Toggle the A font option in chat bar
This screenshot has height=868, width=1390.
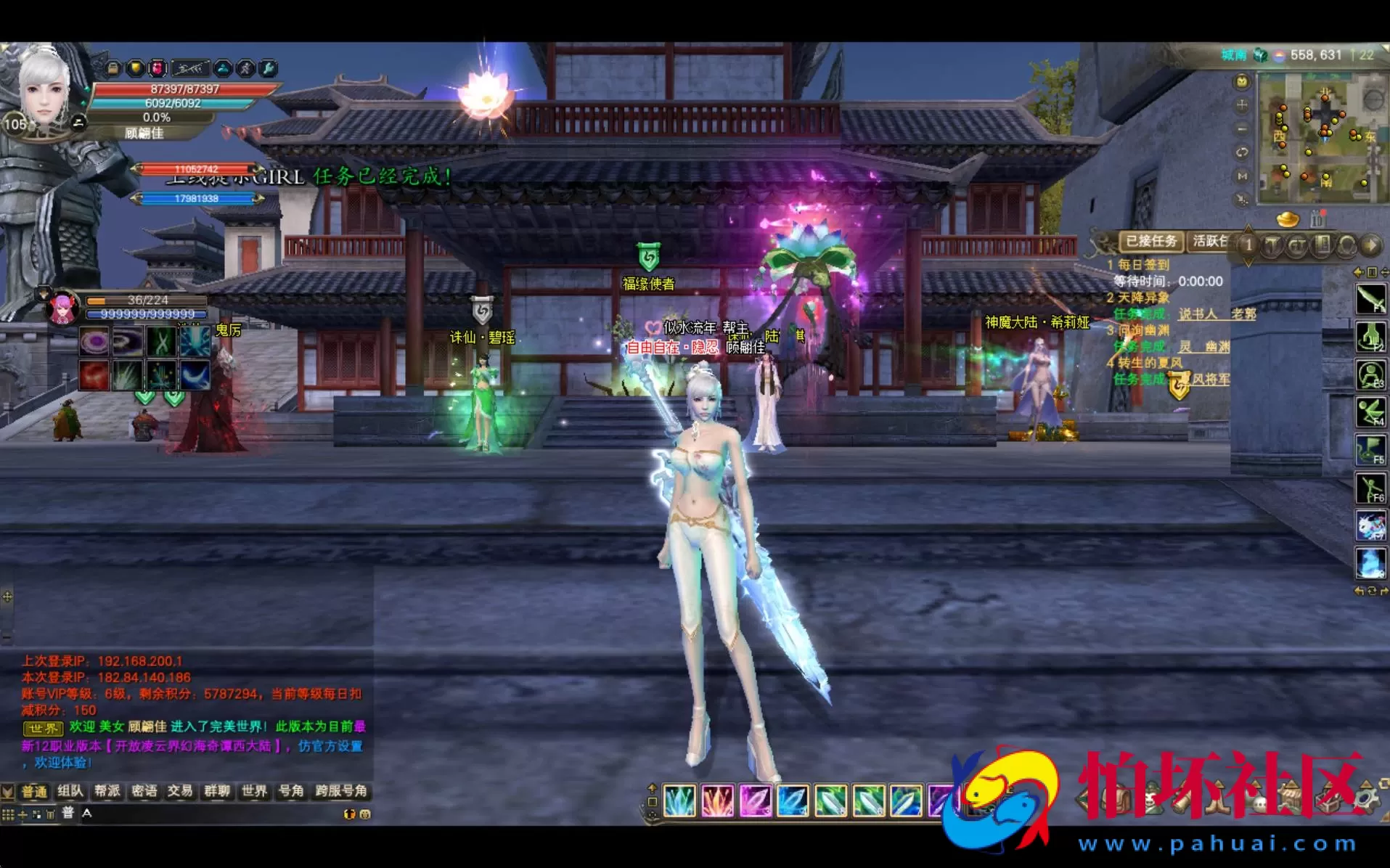86,814
